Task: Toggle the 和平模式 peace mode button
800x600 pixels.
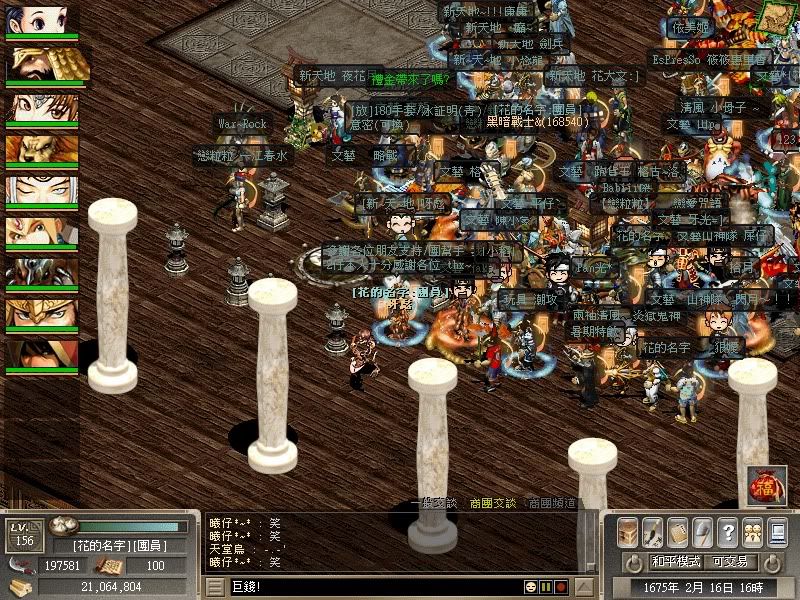Action: pos(677,562)
